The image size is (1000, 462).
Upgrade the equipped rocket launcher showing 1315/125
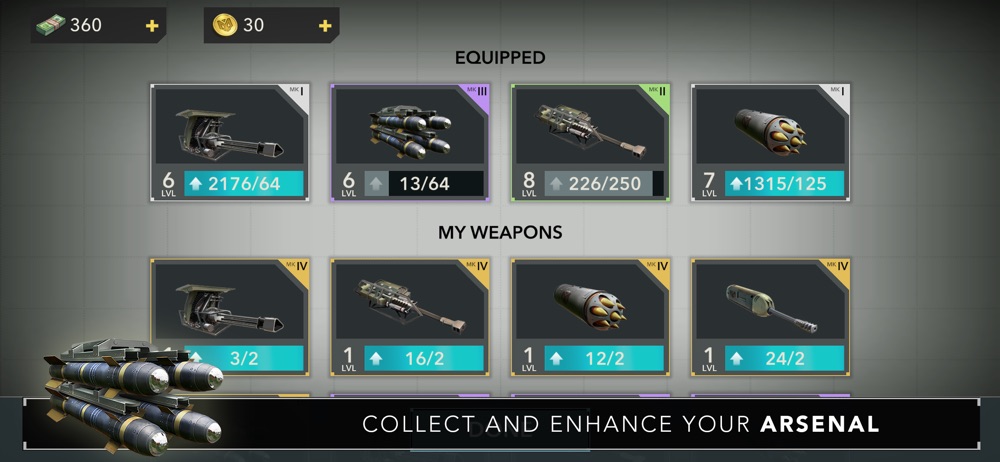pos(784,183)
